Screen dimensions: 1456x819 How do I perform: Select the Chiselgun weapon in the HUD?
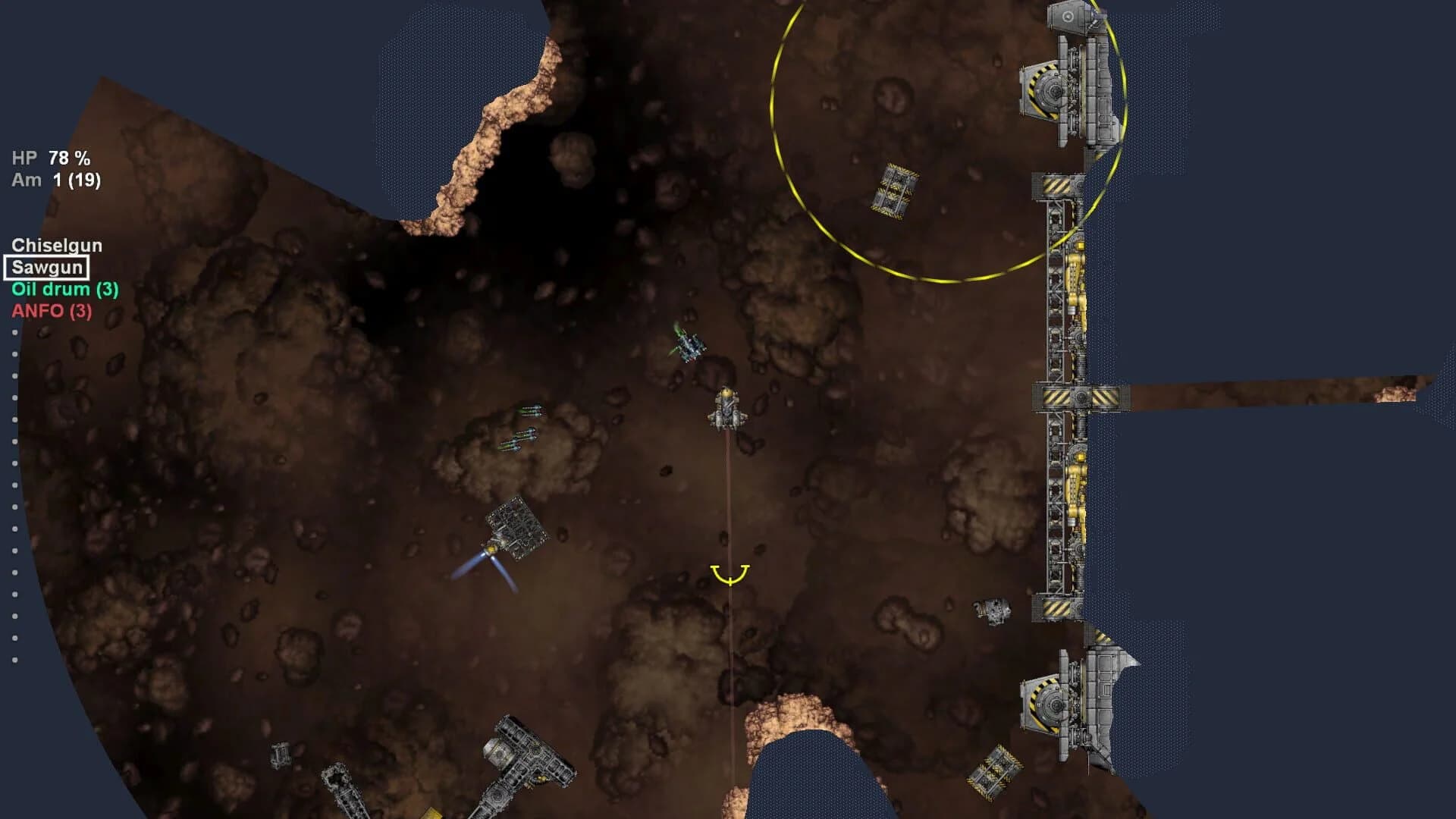[x=57, y=244]
